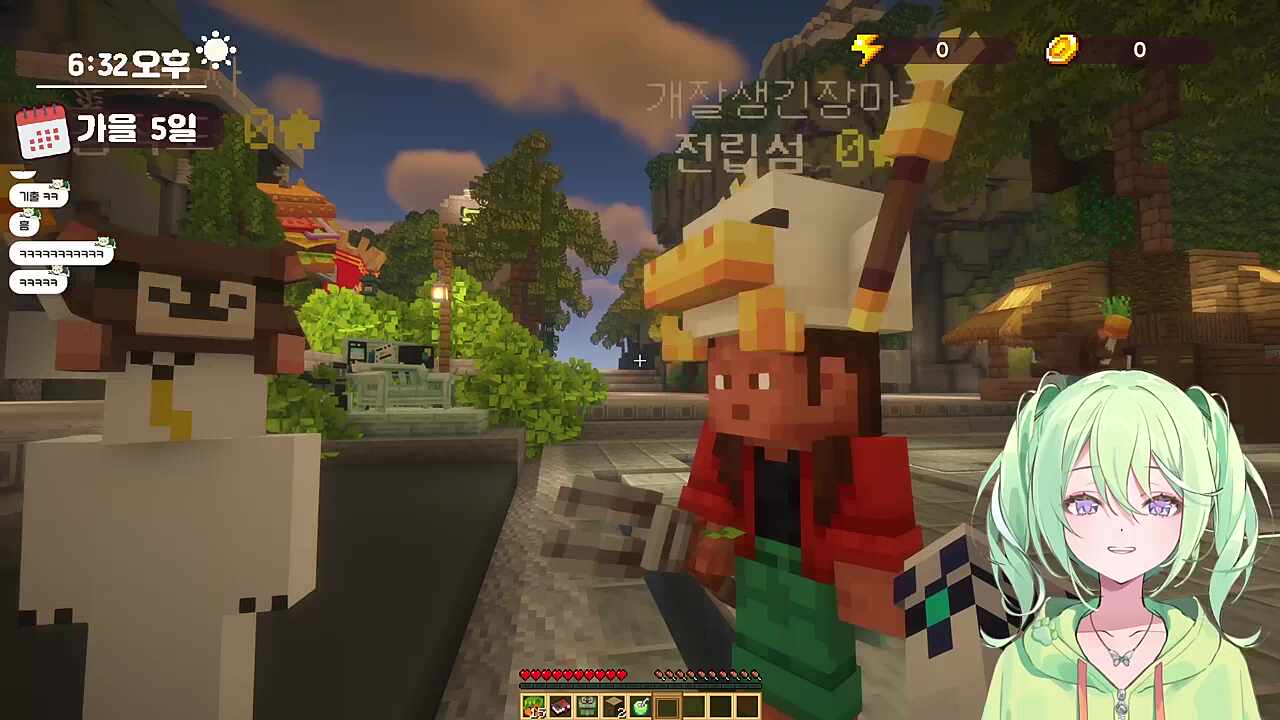This screenshot has width=1280, height=720.
Task: Expand the partially hidden topmost chat bubble
Action: pyautogui.click(x=21, y=172)
